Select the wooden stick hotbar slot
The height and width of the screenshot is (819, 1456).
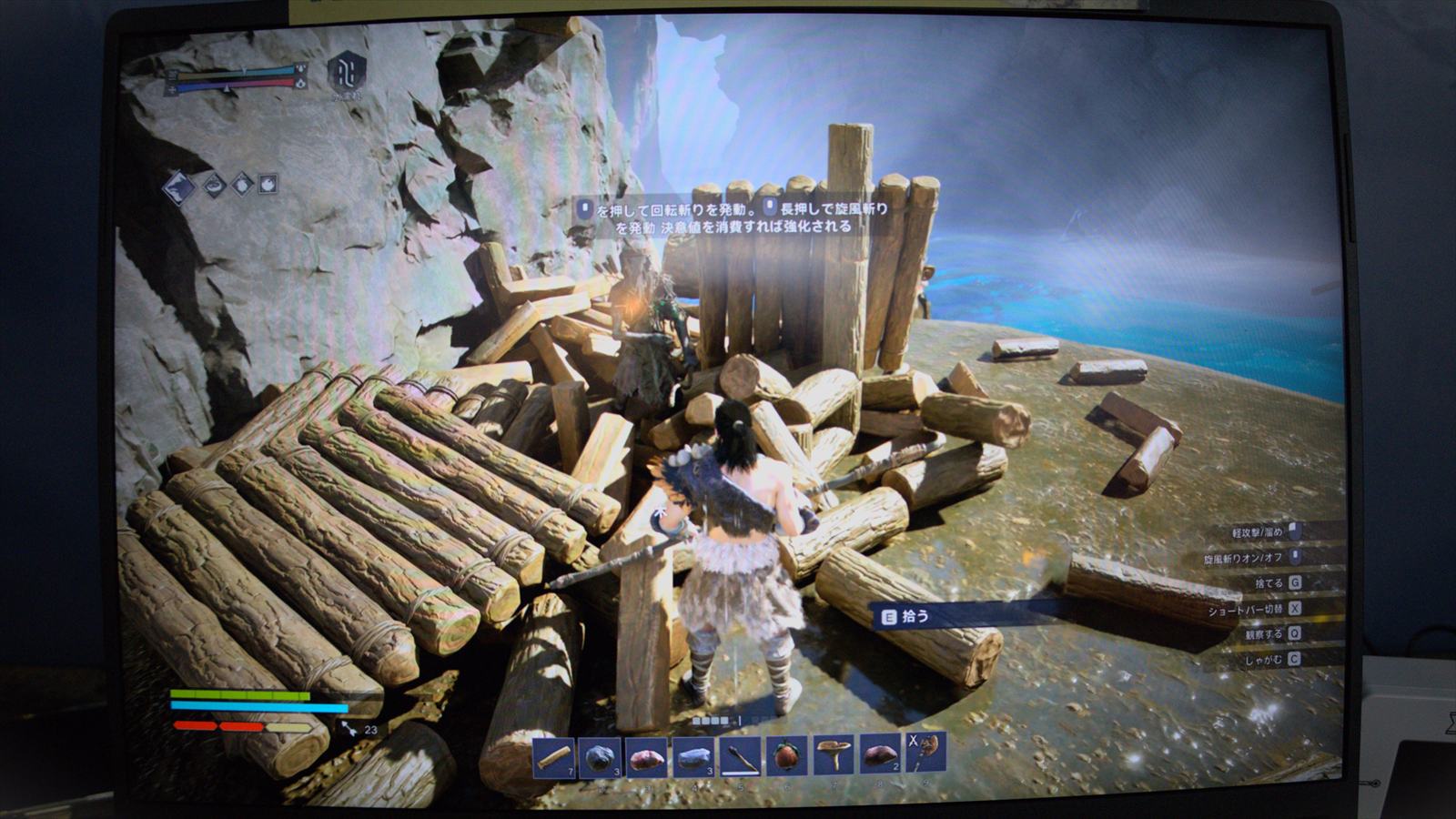pos(553,756)
